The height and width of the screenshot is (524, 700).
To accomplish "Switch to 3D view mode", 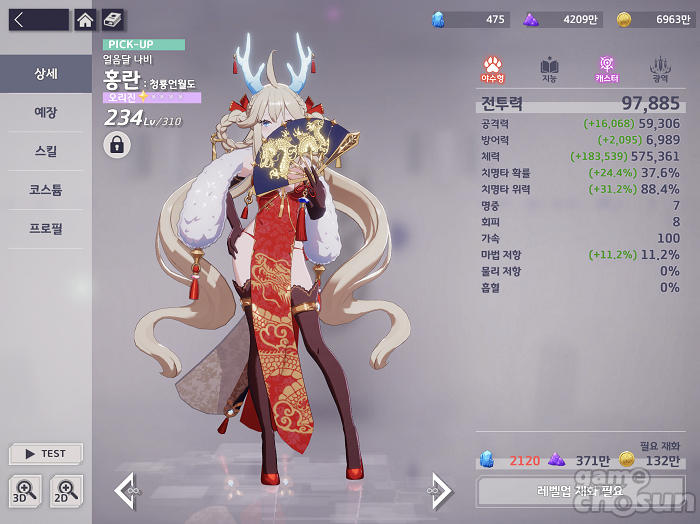I will point(26,490).
